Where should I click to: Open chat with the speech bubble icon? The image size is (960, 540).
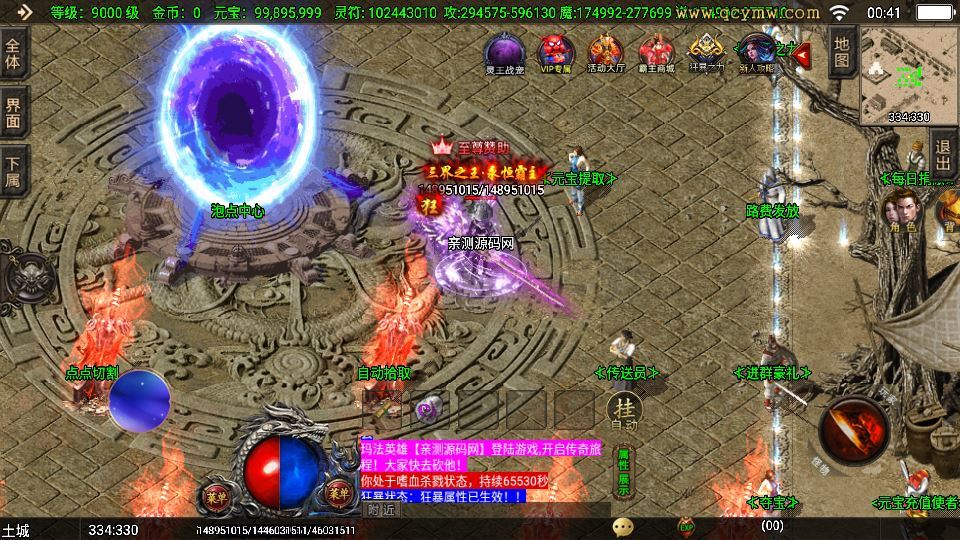[624, 525]
